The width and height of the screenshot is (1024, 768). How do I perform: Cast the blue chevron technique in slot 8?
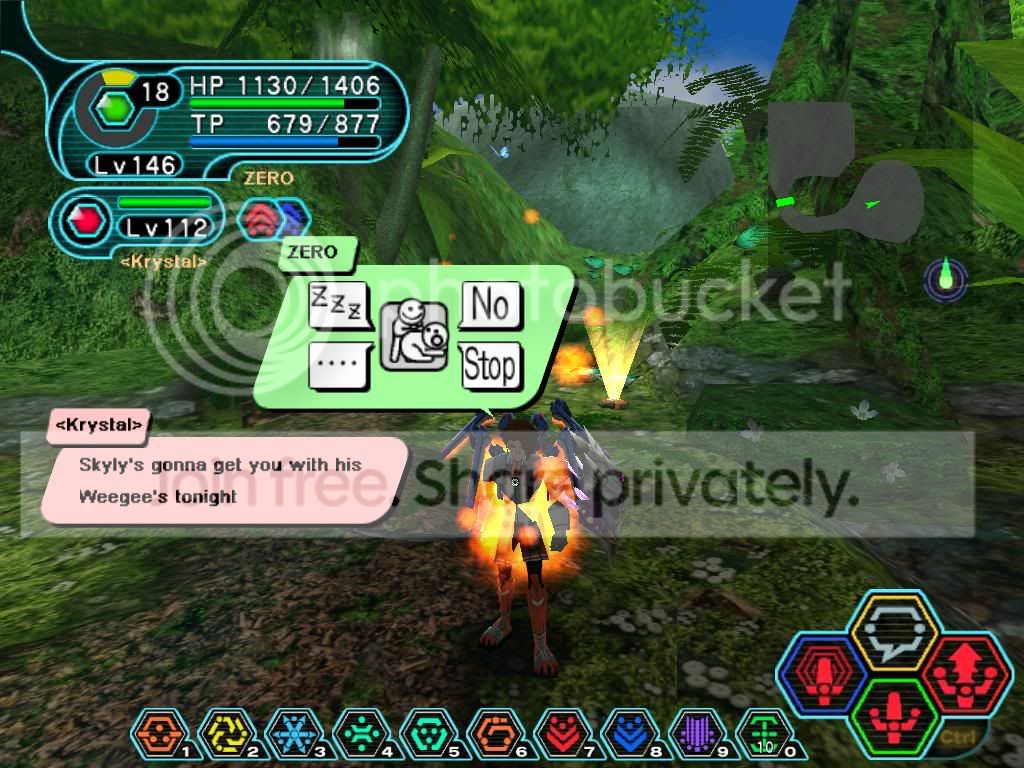click(624, 736)
